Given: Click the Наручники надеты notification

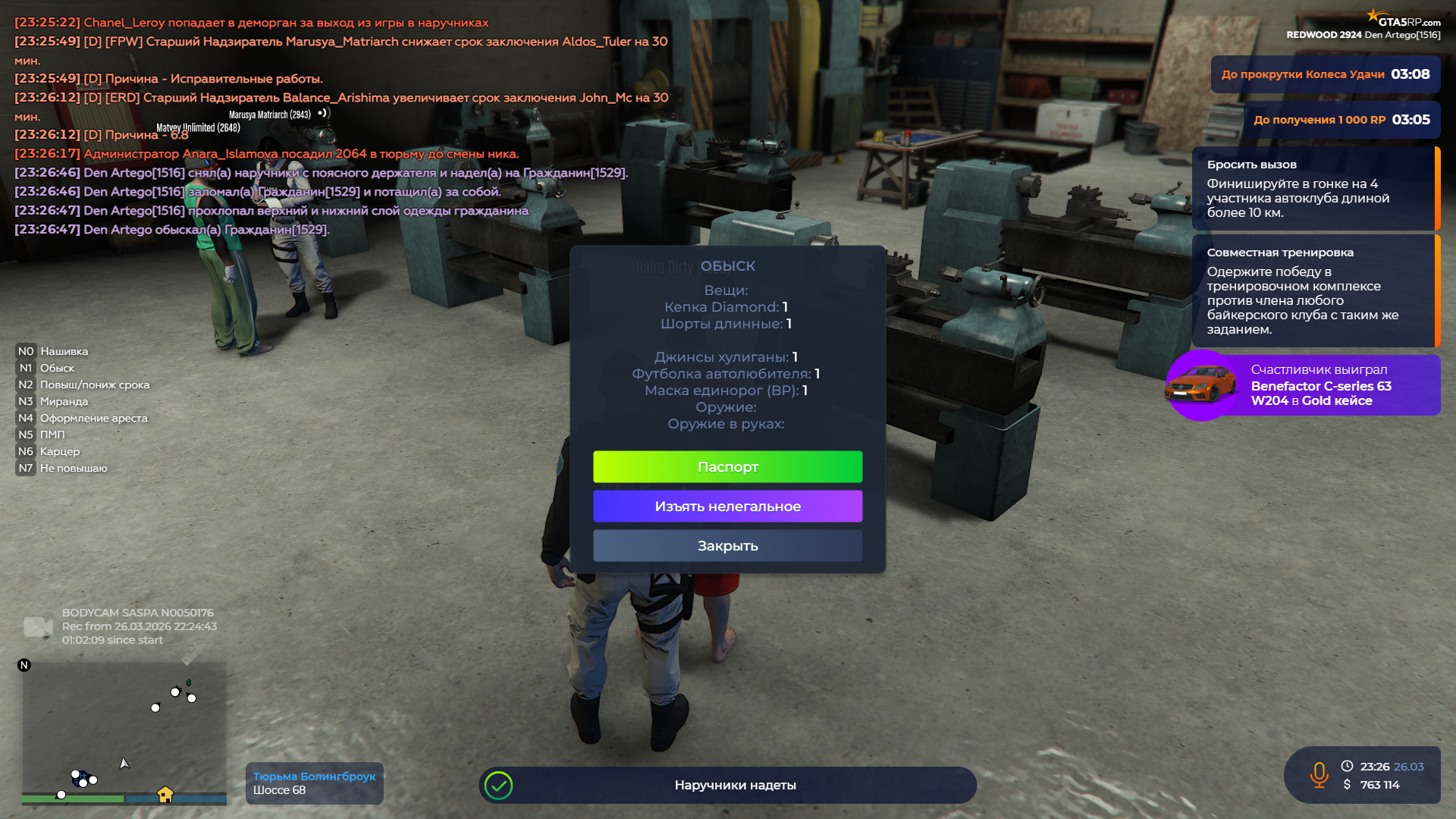Looking at the screenshot, I should pos(727,785).
